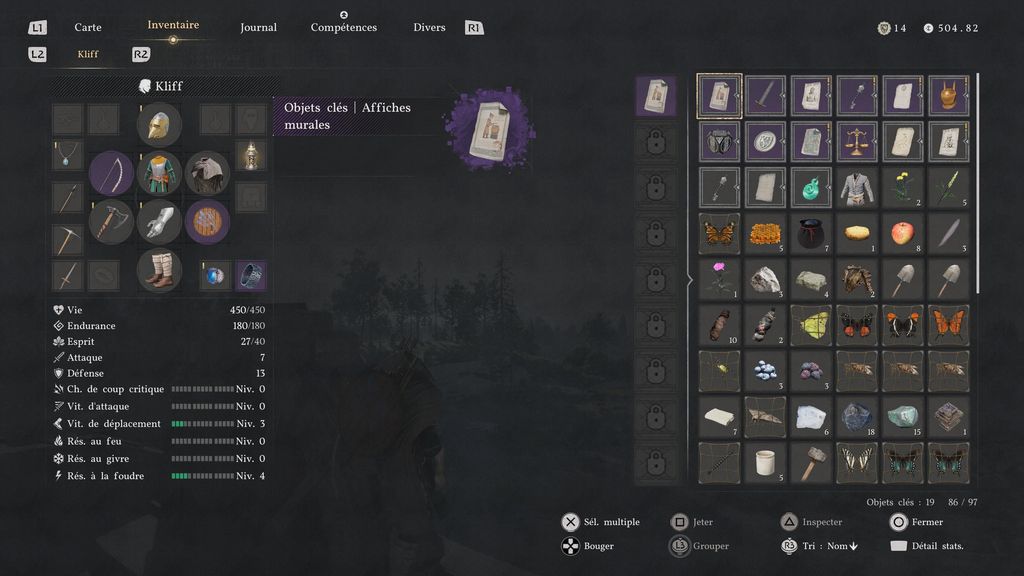The width and height of the screenshot is (1024, 576).
Task: Open the Compétences tab
Action: pyautogui.click(x=344, y=27)
